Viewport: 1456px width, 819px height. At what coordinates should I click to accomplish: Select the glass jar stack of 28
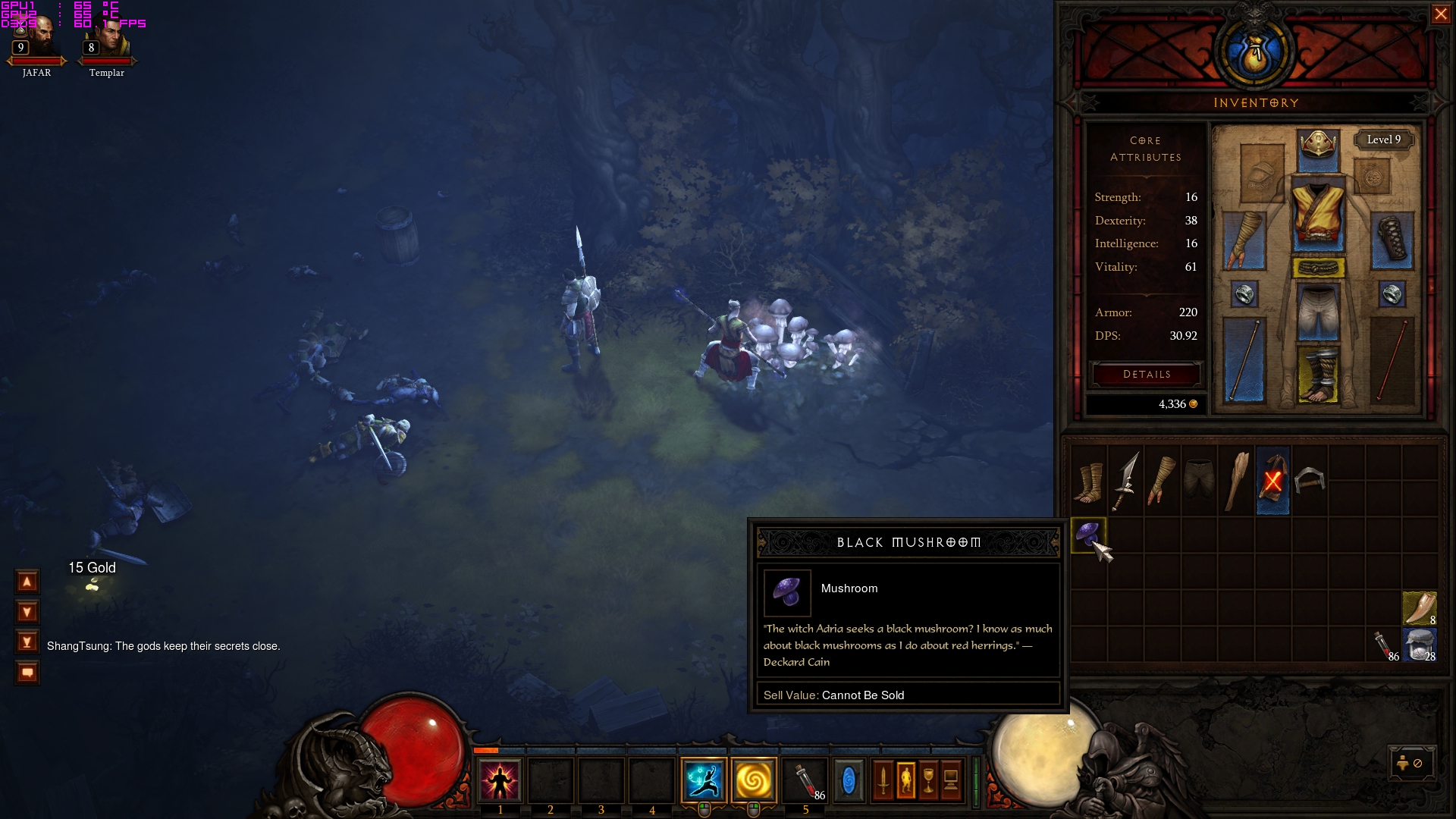click(x=1420, y=646)
